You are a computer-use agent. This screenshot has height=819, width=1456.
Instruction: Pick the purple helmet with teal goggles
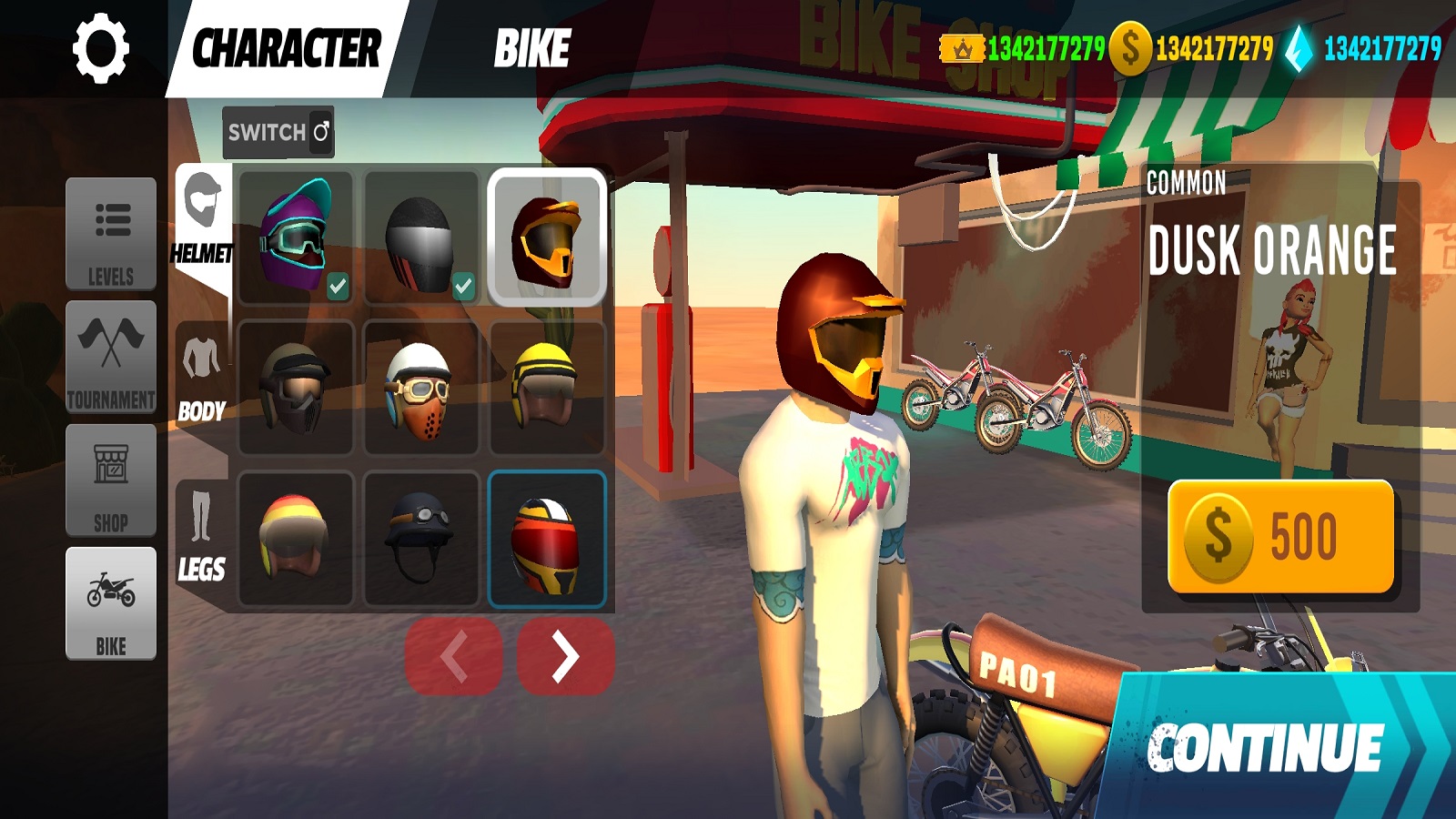tap(295, 235)
